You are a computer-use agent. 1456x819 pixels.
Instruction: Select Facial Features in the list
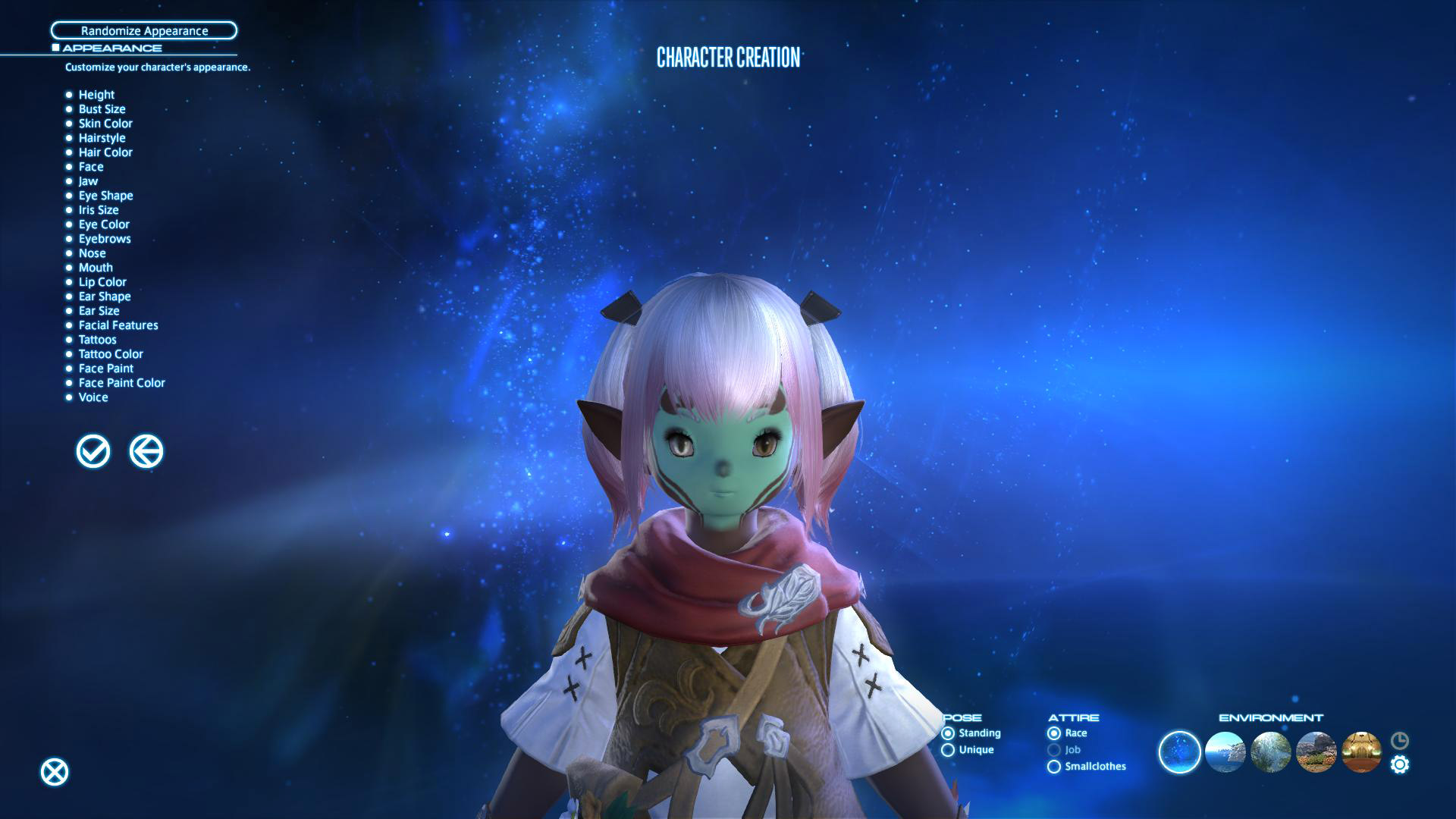[x=118, y=325]
